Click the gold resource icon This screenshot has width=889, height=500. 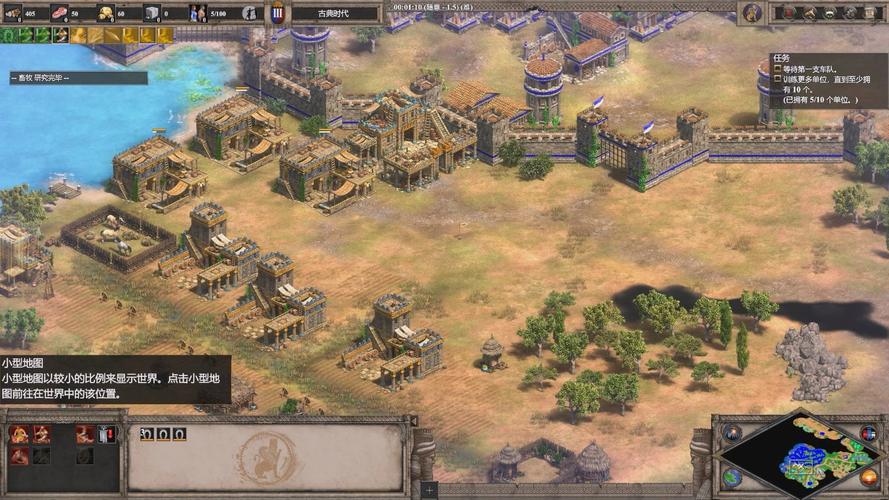(105, 13)
